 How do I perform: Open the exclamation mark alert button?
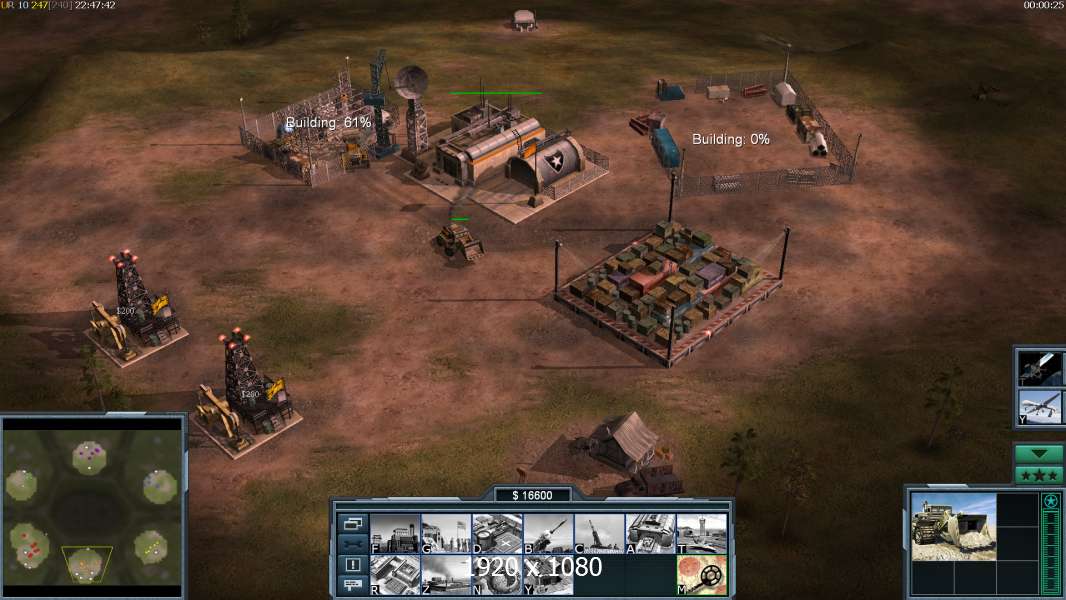[352, 565]
